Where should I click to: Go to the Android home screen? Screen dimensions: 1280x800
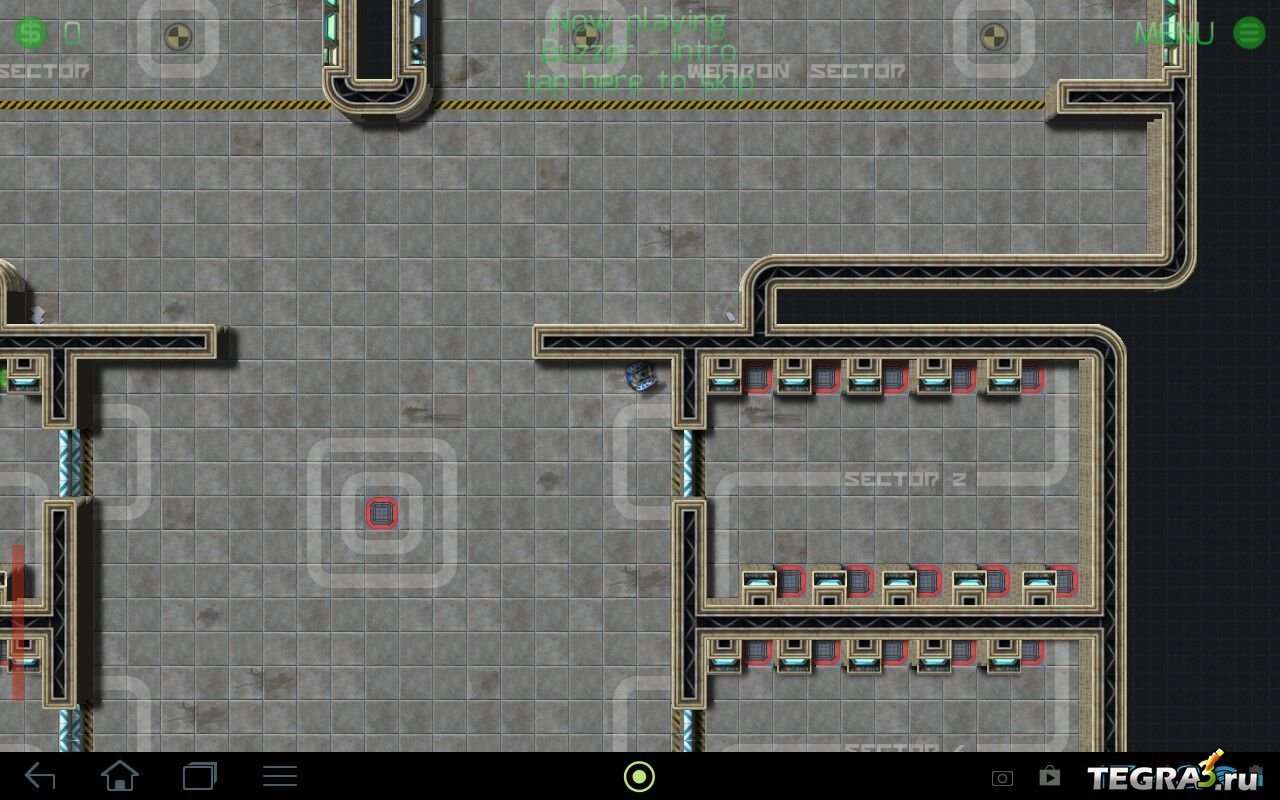tap(120, 776)
